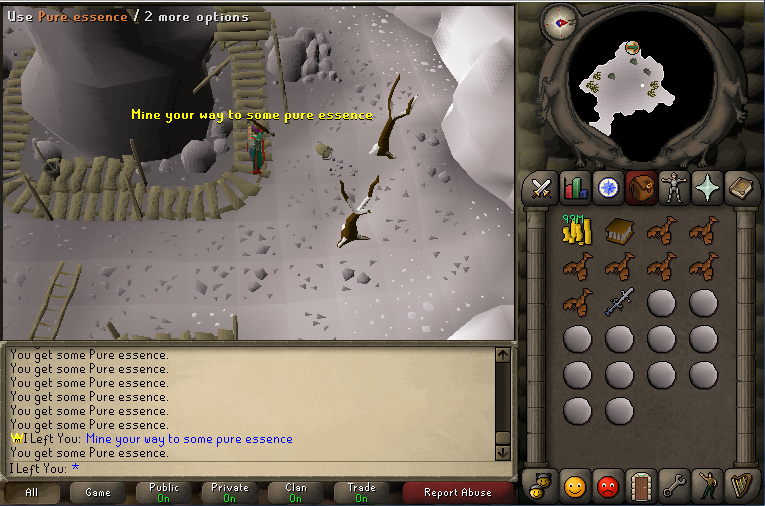Image resolution: width=765 pixels, height=506 pixels.
Task: Open the Music Player harp tab
Action: [x=741, y=486]
